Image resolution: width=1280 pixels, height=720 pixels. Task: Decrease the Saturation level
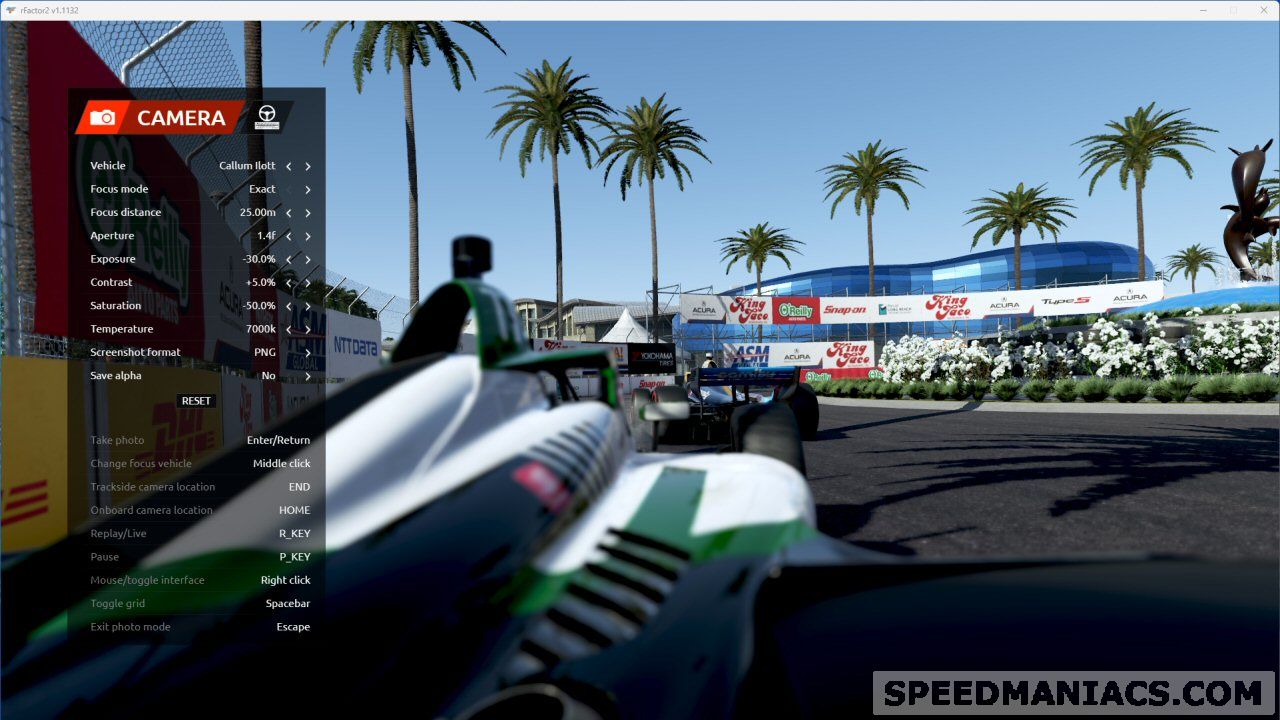[289, 306]
